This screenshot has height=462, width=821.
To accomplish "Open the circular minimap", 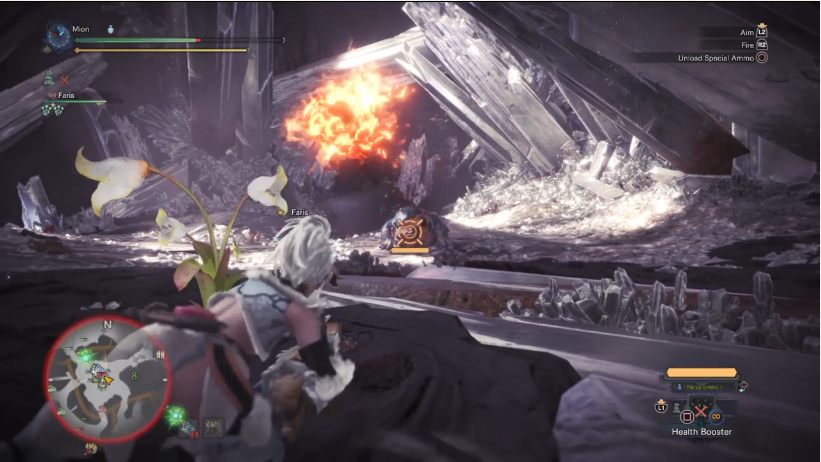I will (x=107, y=378).
